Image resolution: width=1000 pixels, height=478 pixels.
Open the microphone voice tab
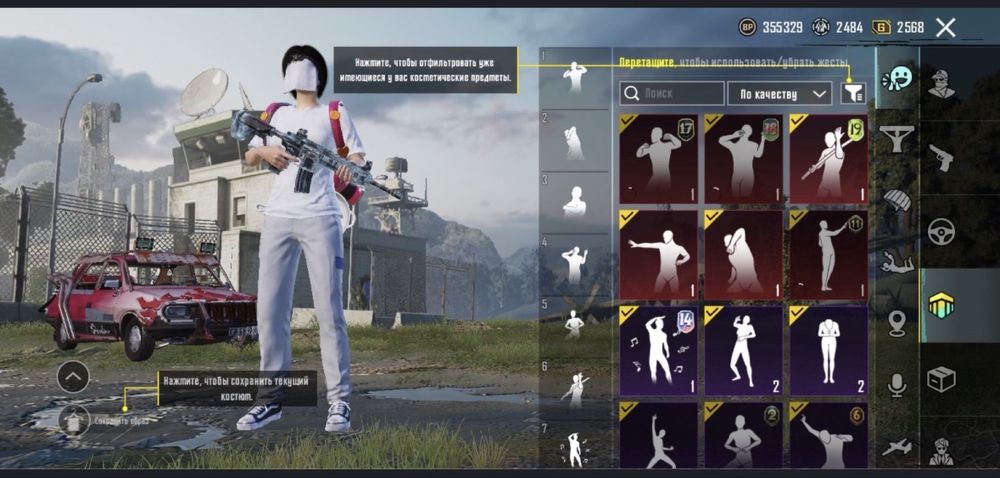click(897, 385)
